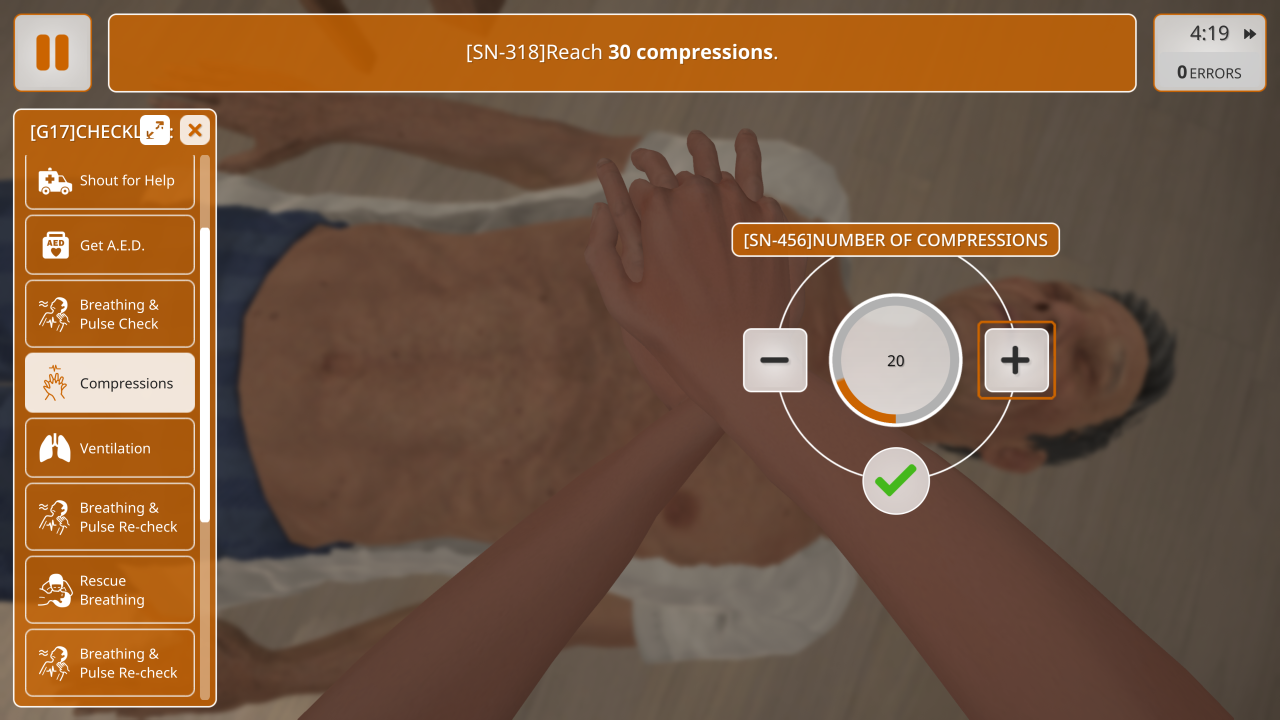Viewport: 1280px width, 720px height.
Task: Click the checklist panel scrollbar
Action: pyautogui.click(x=205, y=375)
